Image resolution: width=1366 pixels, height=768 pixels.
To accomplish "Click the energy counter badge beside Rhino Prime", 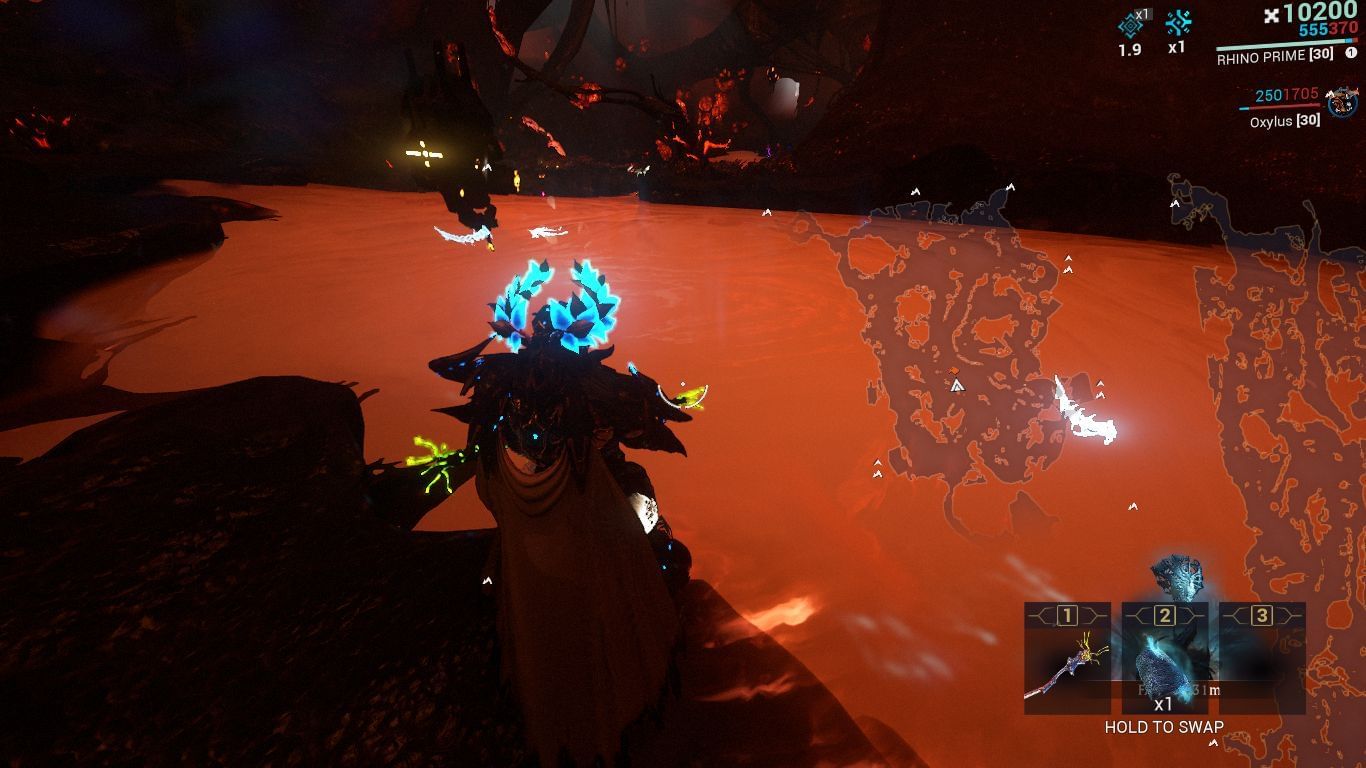I will 1350,53.
